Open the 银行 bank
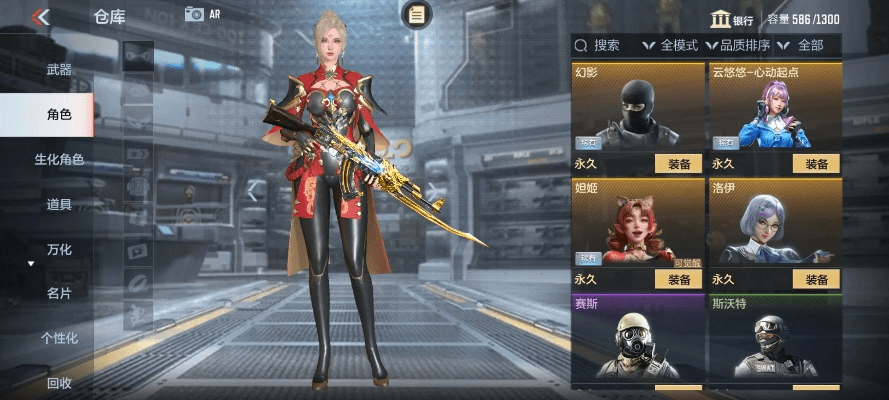 [x=732, y=19]
